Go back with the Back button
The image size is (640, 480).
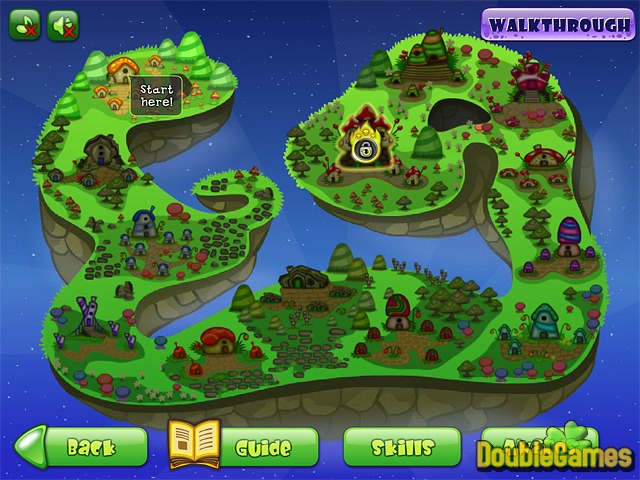pyautogui.click(x=80, y=447)
